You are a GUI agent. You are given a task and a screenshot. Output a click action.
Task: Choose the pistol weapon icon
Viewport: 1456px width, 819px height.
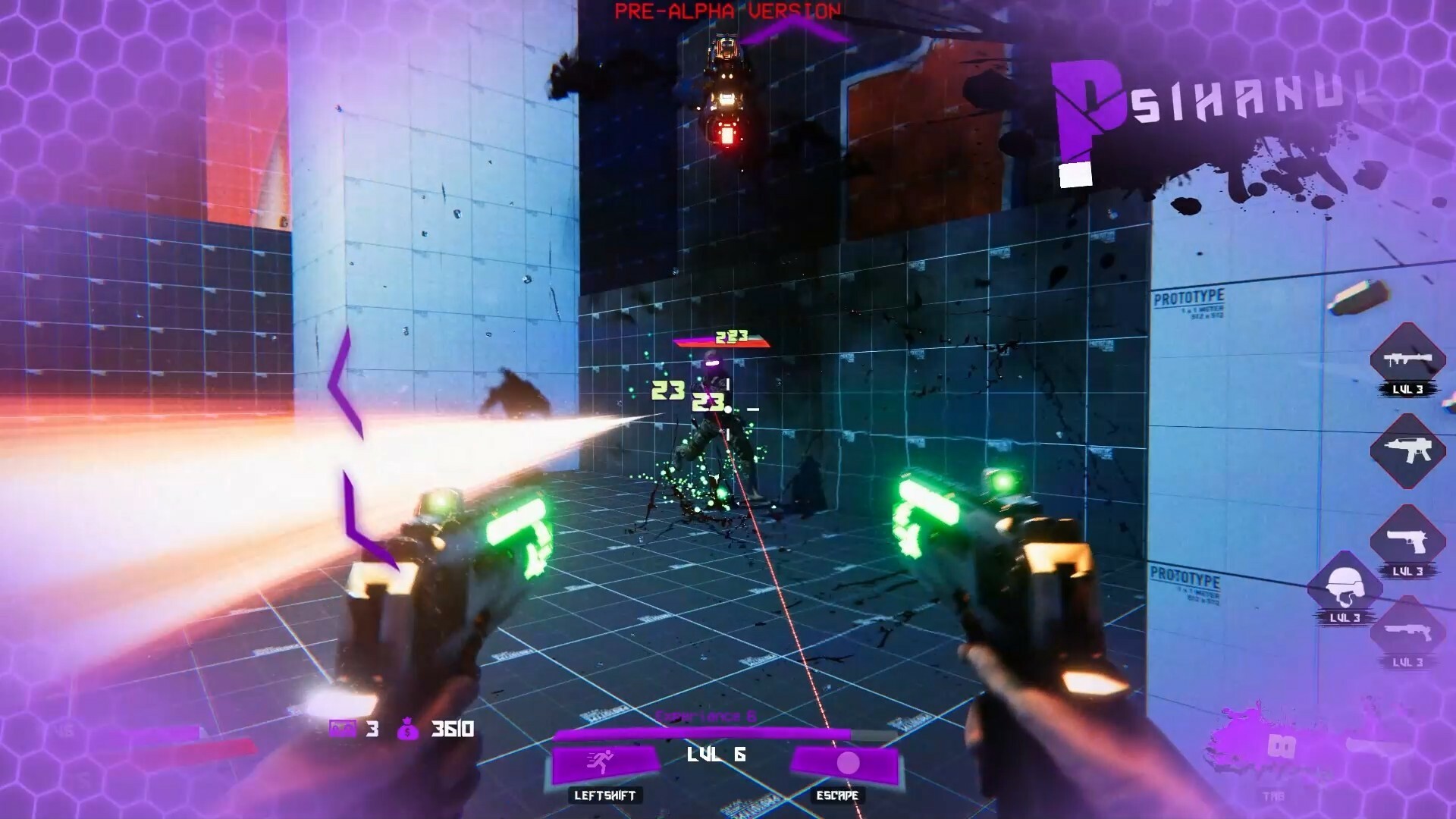1407,540
